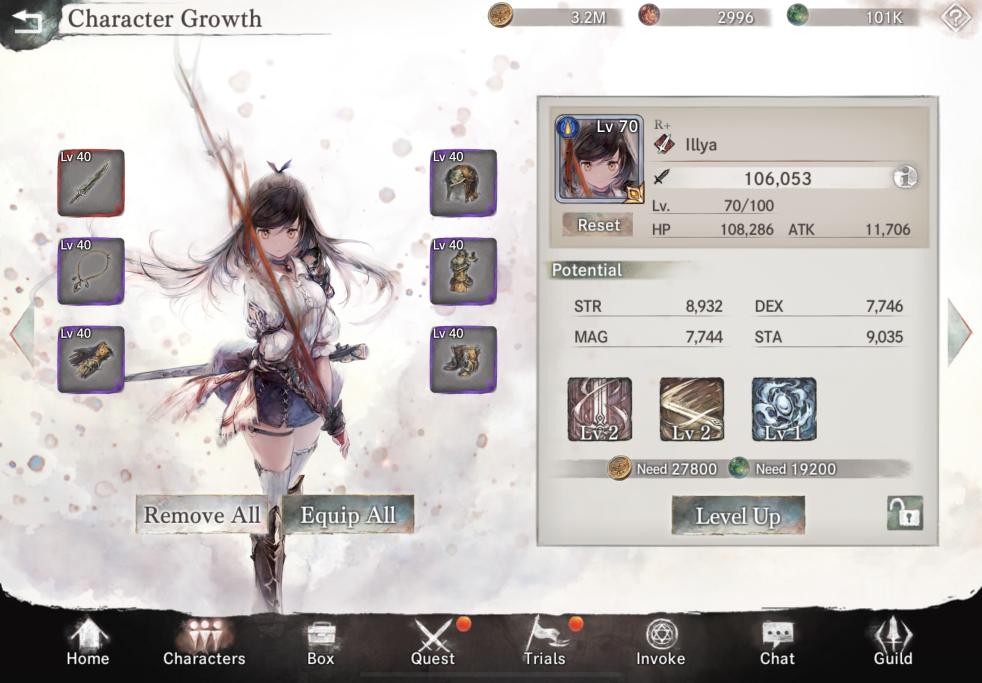Reset Illya's character growth
Screen dimensions: 982x683
[x=598, y=225]
